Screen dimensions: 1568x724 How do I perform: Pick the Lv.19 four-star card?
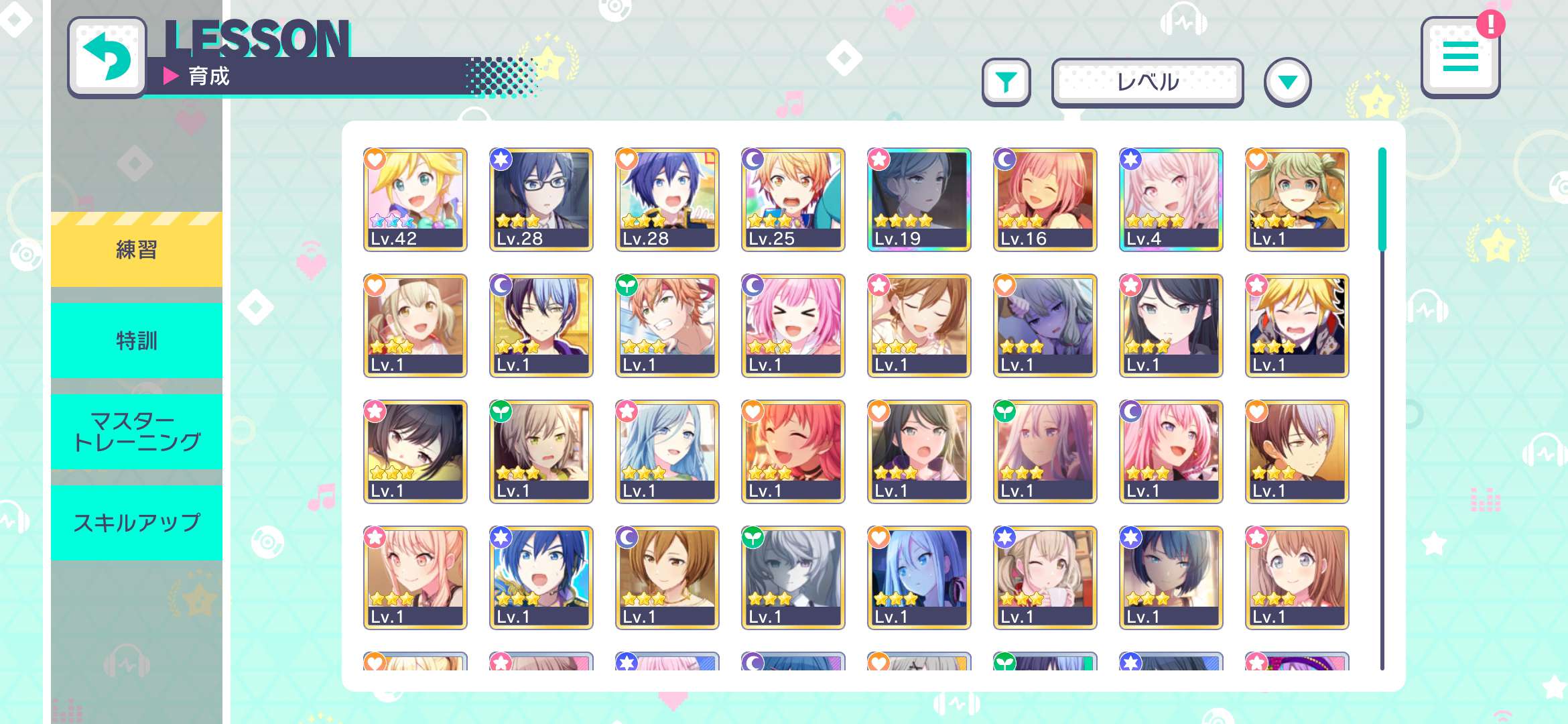pos(919,199)
